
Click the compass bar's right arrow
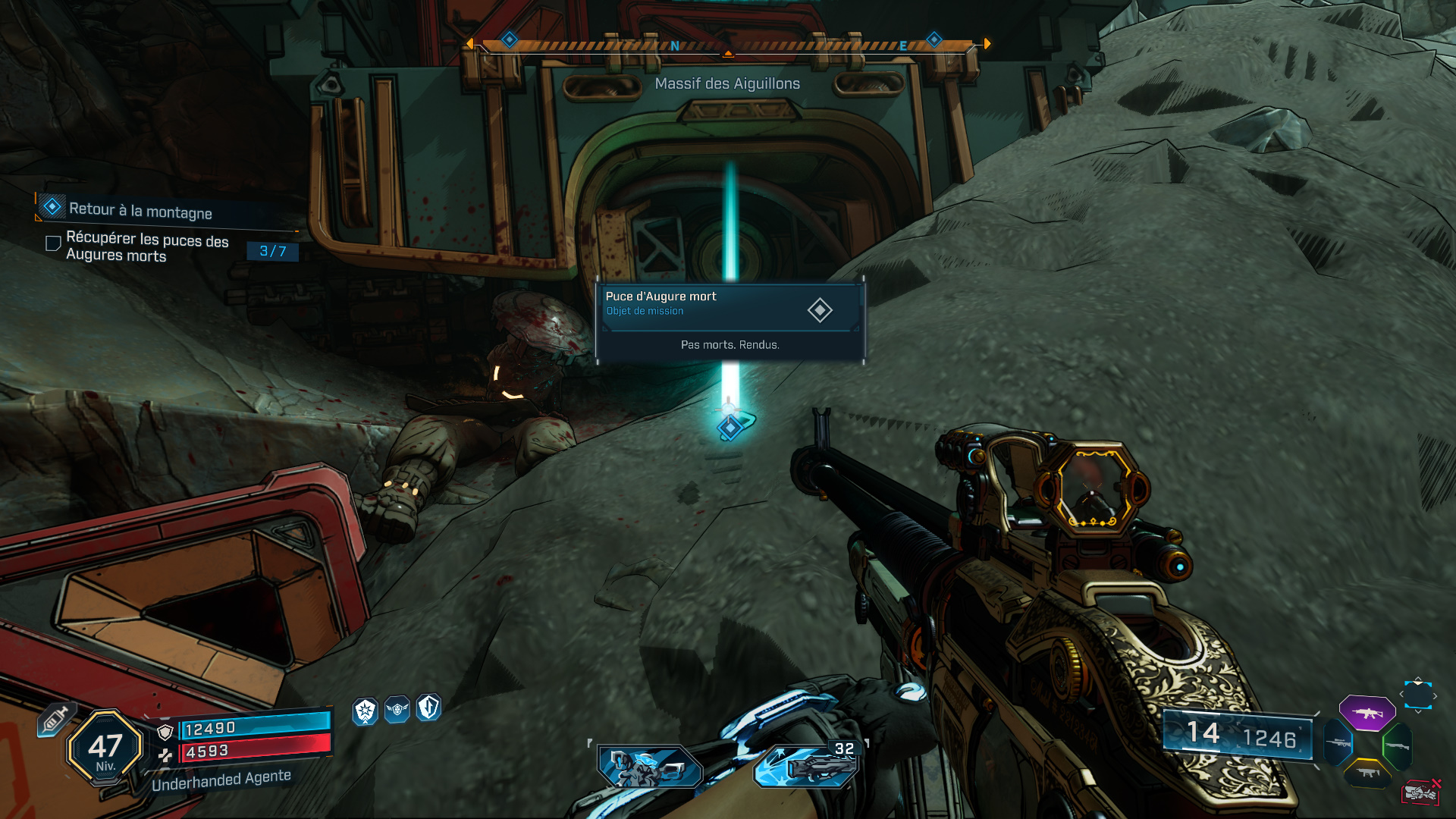pyautogui.click(x=987, y=44)
